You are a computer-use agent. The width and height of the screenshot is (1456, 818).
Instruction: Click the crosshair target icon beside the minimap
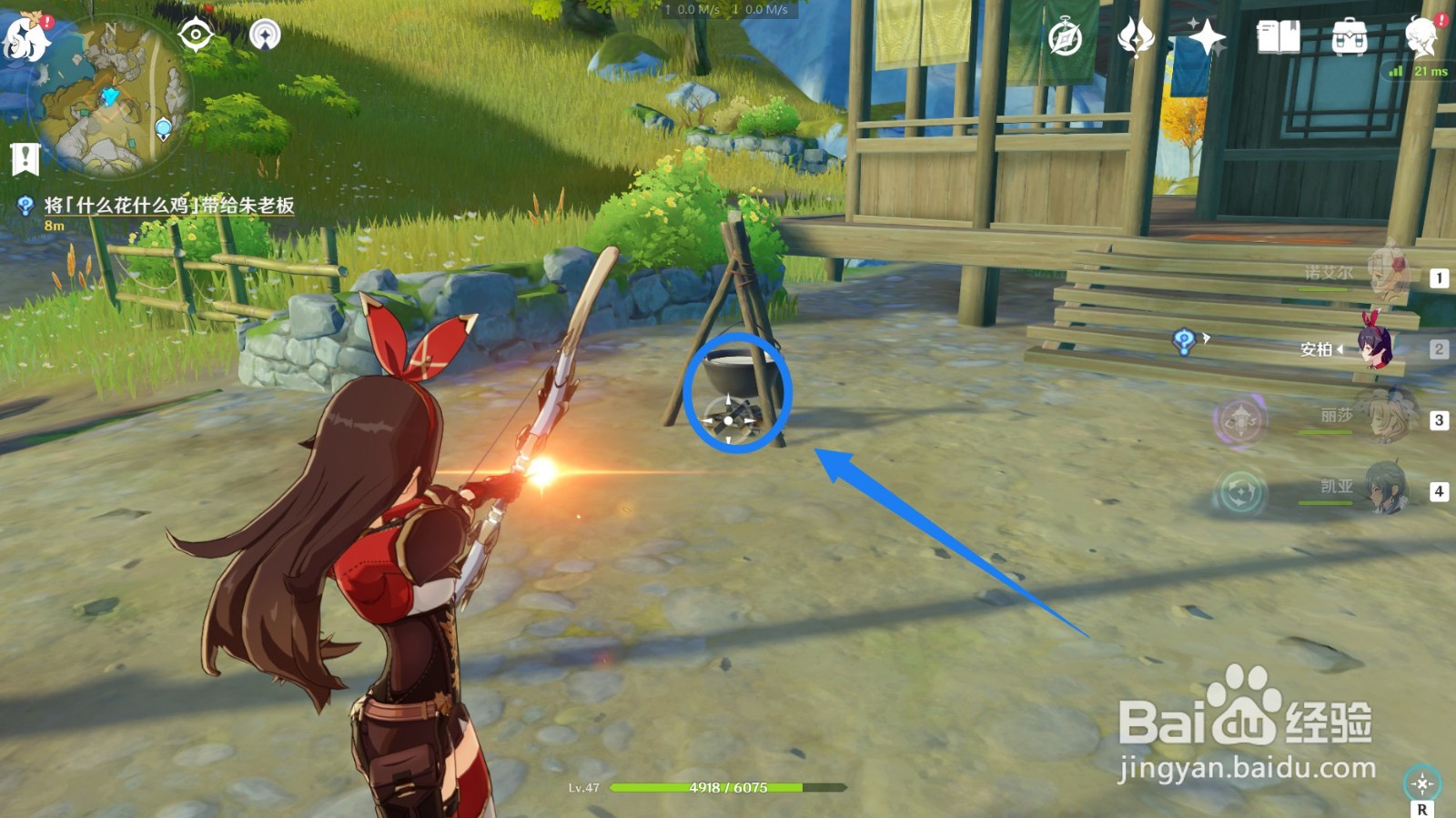(196, 35)
